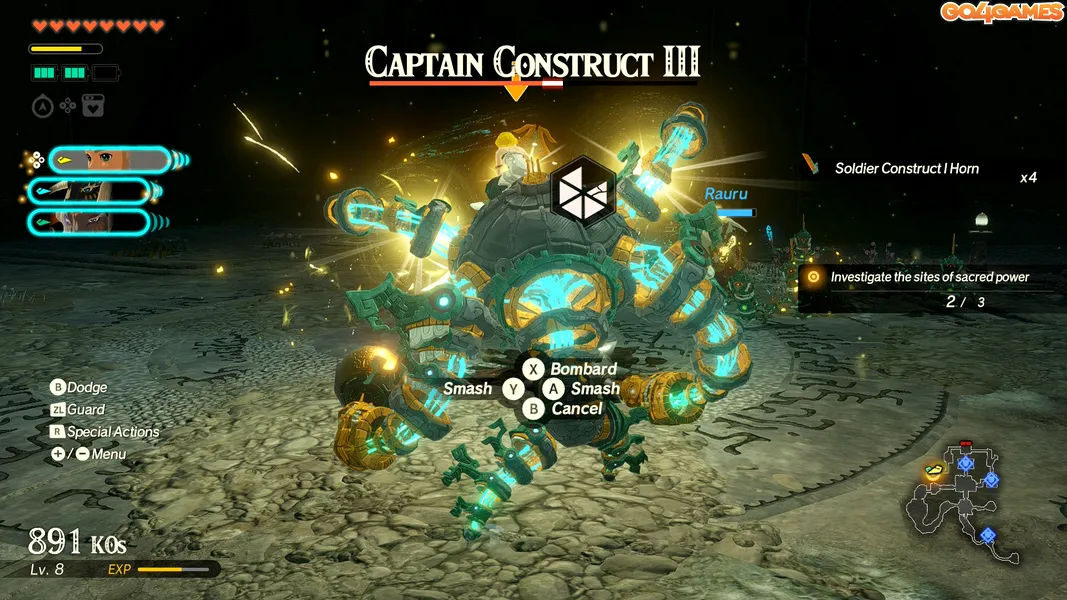Click the yellow player marker on the minimap

pyautogui.click(x=935, y=469)
